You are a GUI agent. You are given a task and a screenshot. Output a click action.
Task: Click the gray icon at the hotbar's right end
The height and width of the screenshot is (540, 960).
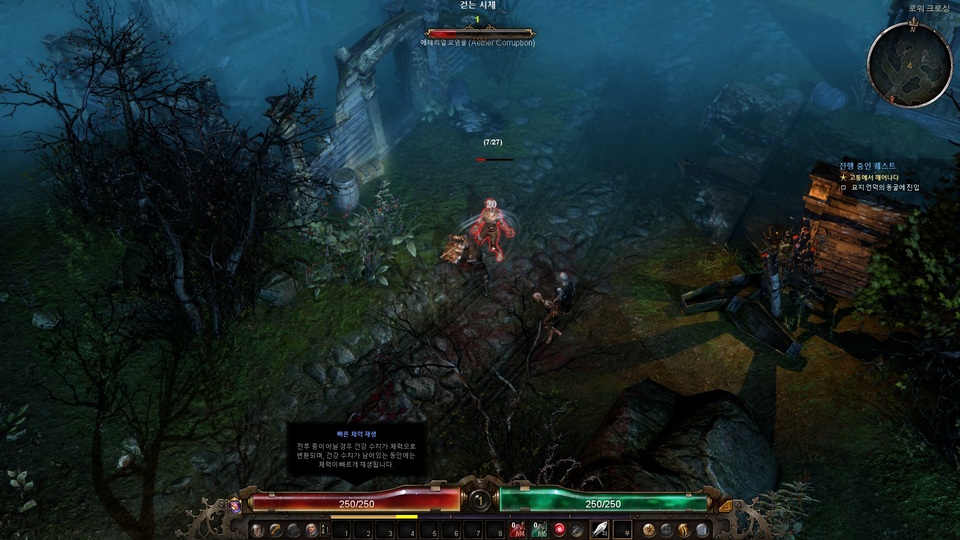click(x=702, y=529)
